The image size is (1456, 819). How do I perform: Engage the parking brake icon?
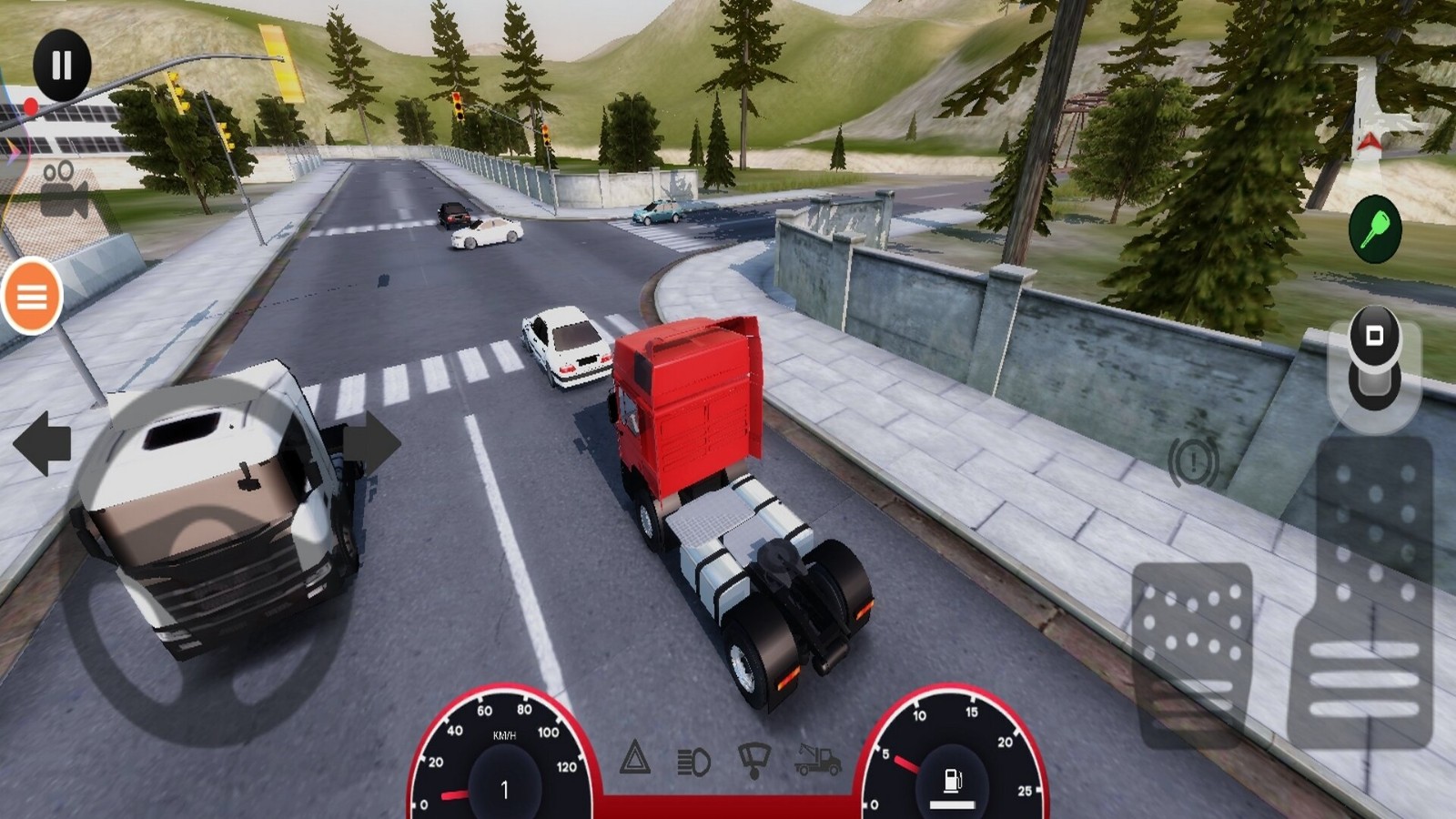click(x=1193, y=462)
